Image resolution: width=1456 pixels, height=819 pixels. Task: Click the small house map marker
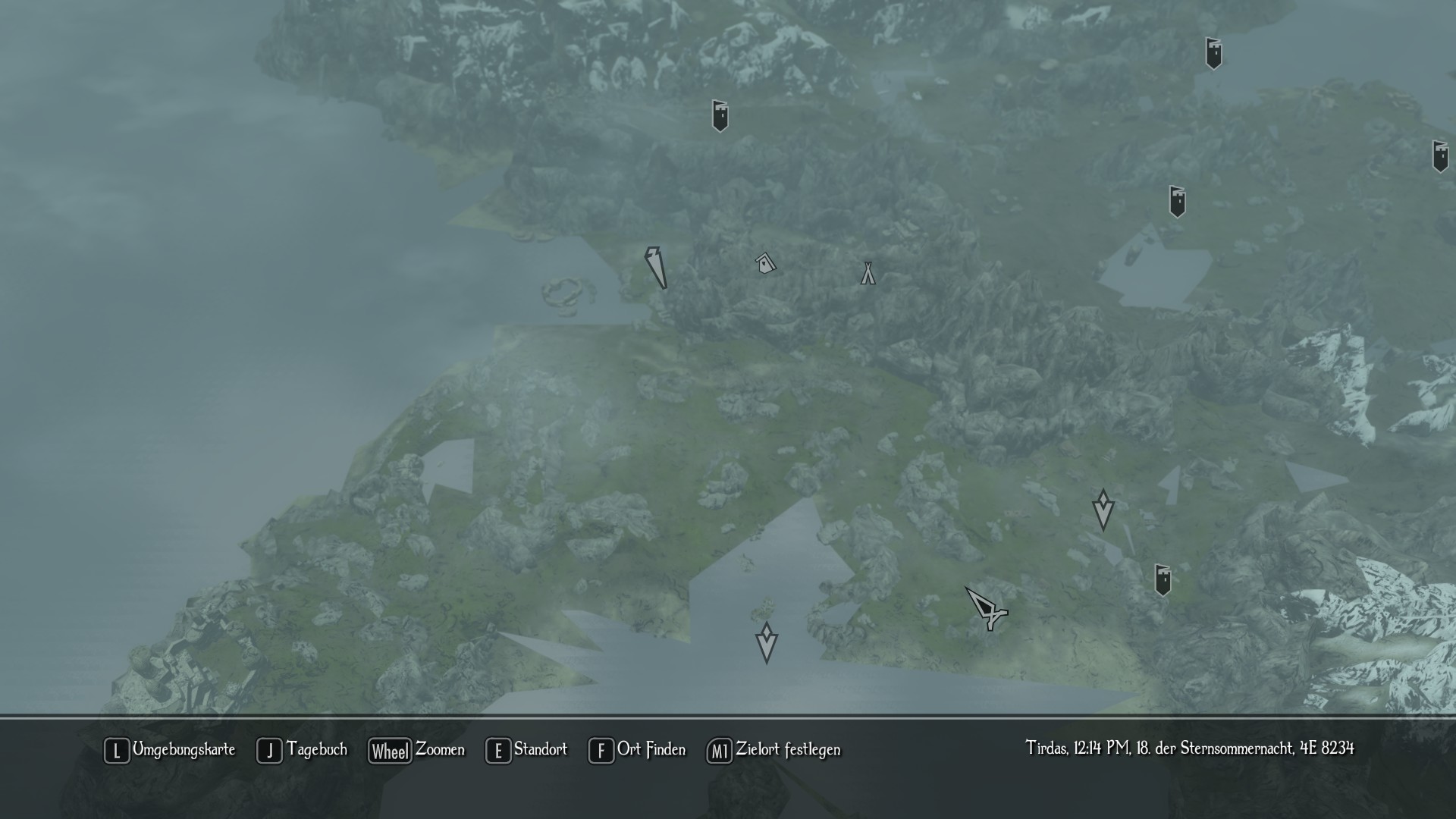[x=766, y=263]
